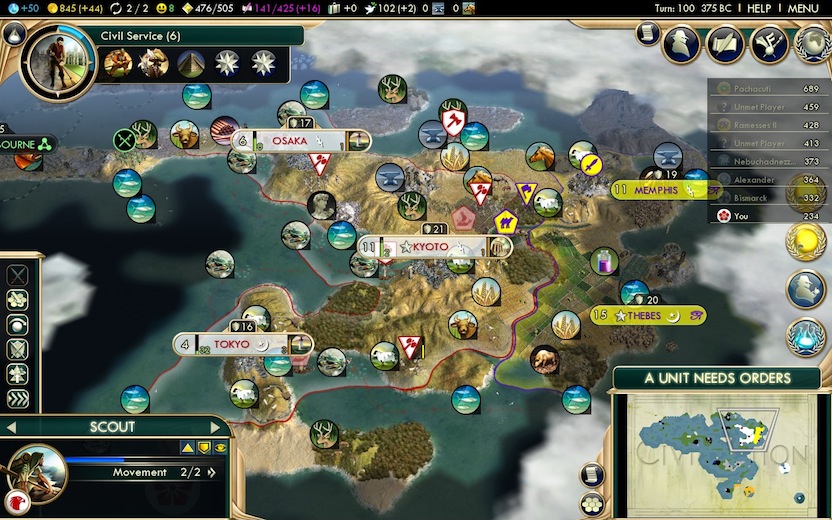Open the Kyoto city banner
The width and height of the screenshot is (832, 520).
[x=435, y=247]
